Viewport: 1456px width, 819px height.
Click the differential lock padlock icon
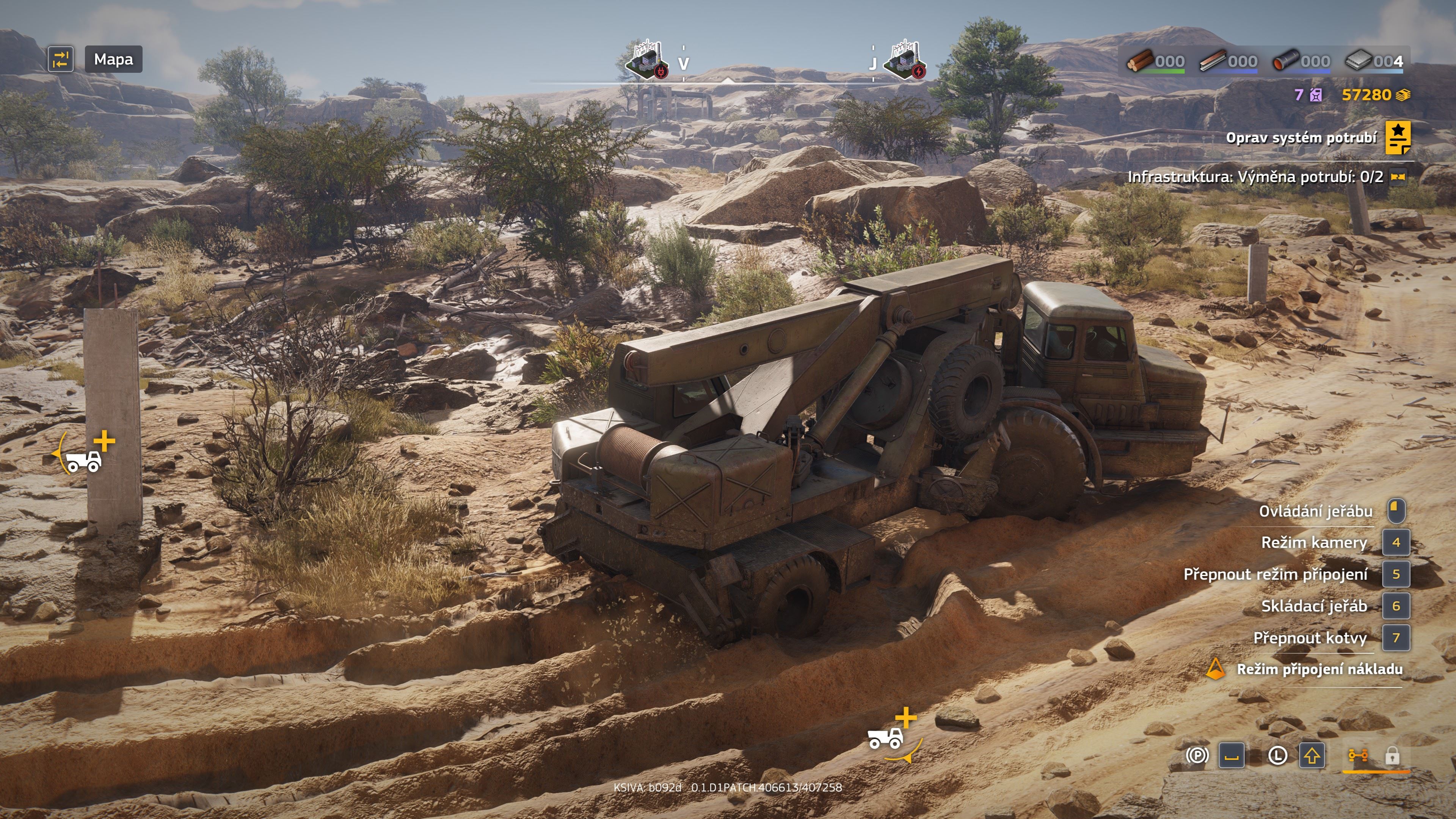click(x=1392, y=756)
